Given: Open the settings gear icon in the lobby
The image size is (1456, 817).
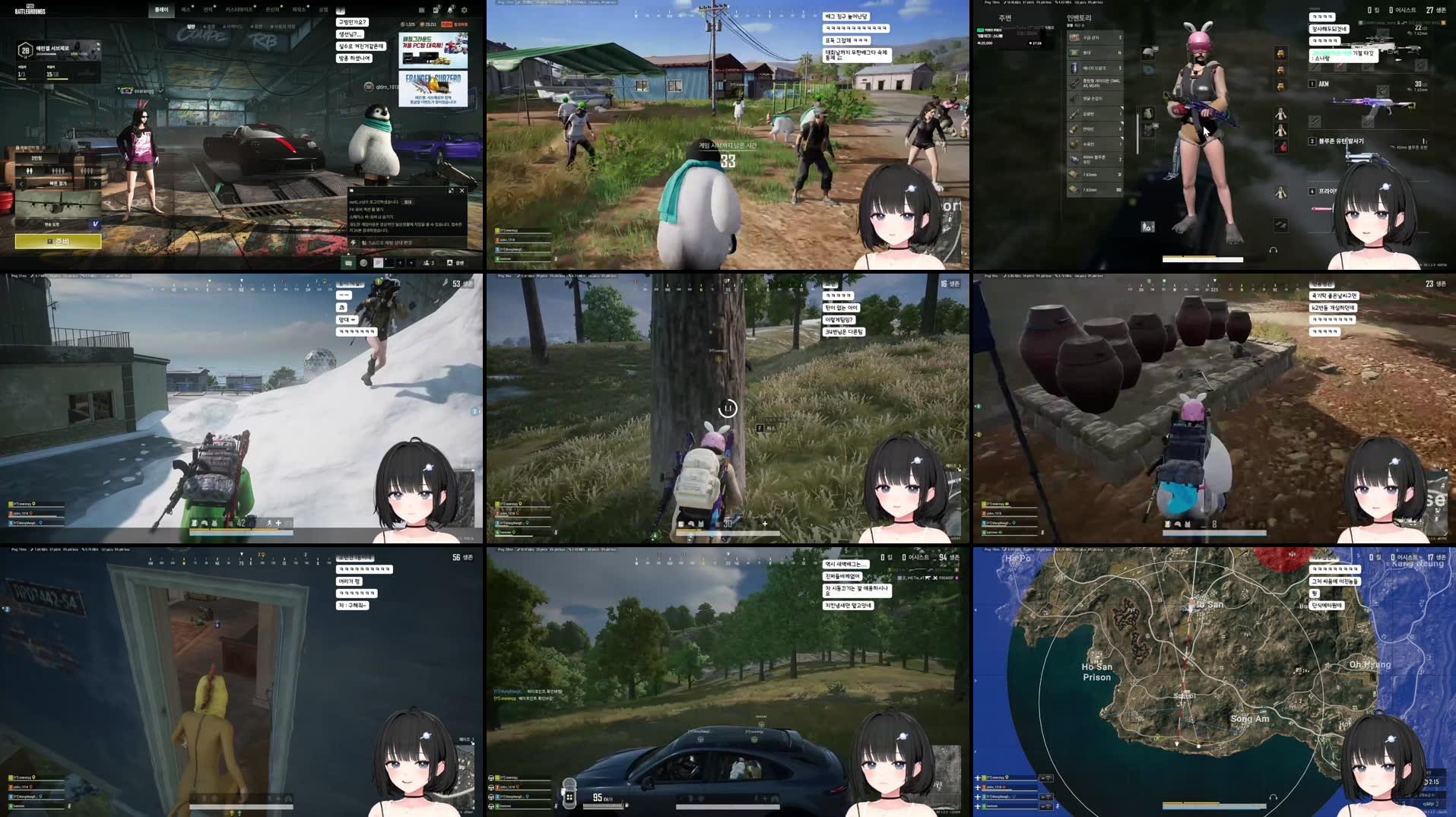Looking at the screenshot, I should click(465, 11).
